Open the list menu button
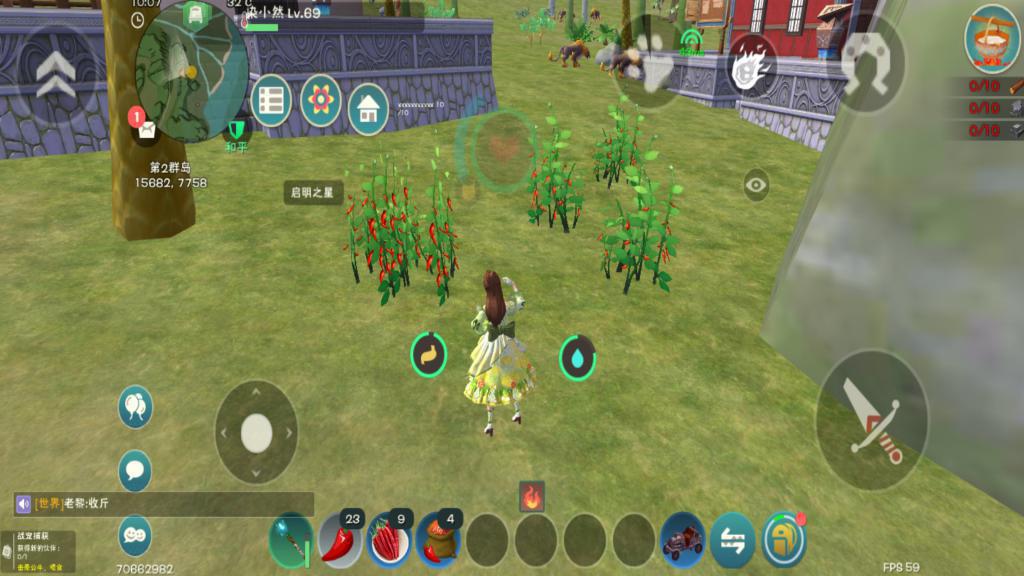This screenshot has height=576, width=1024. tap(271, 101)
